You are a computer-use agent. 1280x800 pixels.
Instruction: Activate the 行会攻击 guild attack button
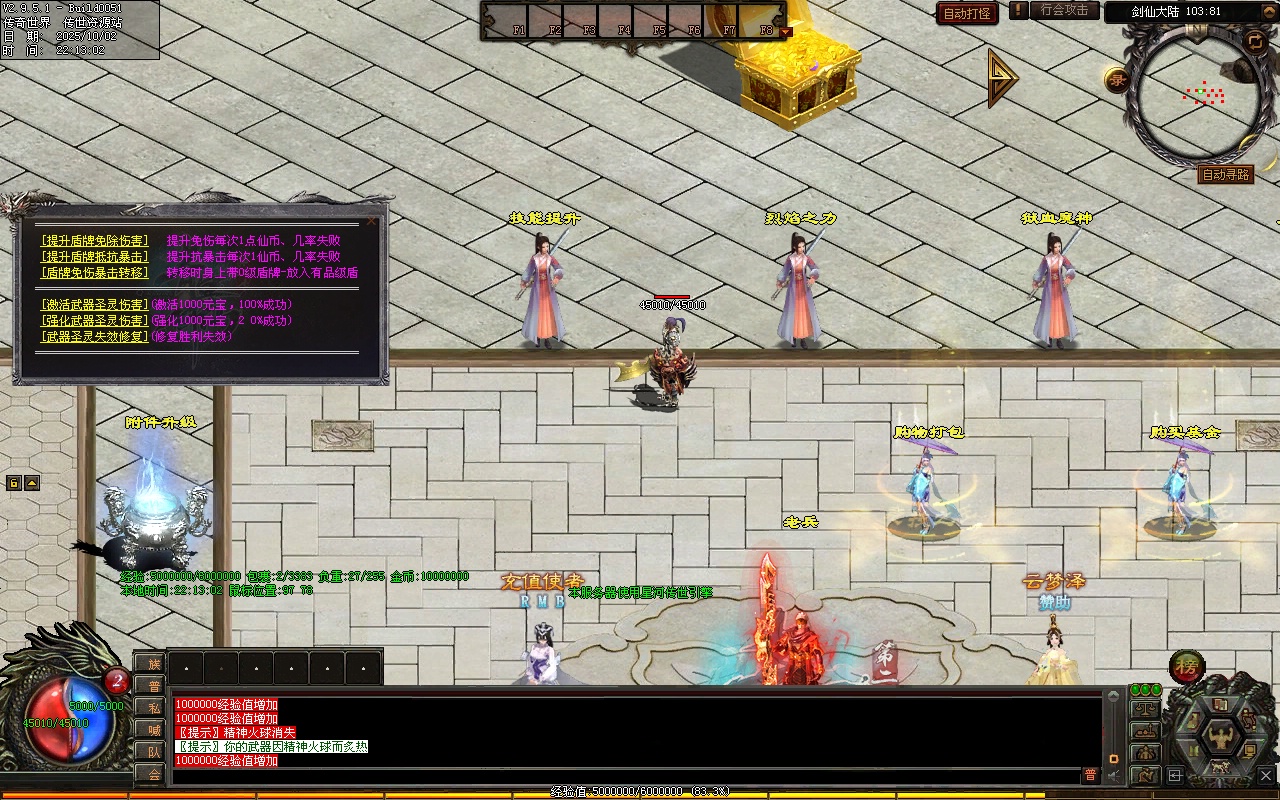pyautogui.click(x=1063, y=10)
